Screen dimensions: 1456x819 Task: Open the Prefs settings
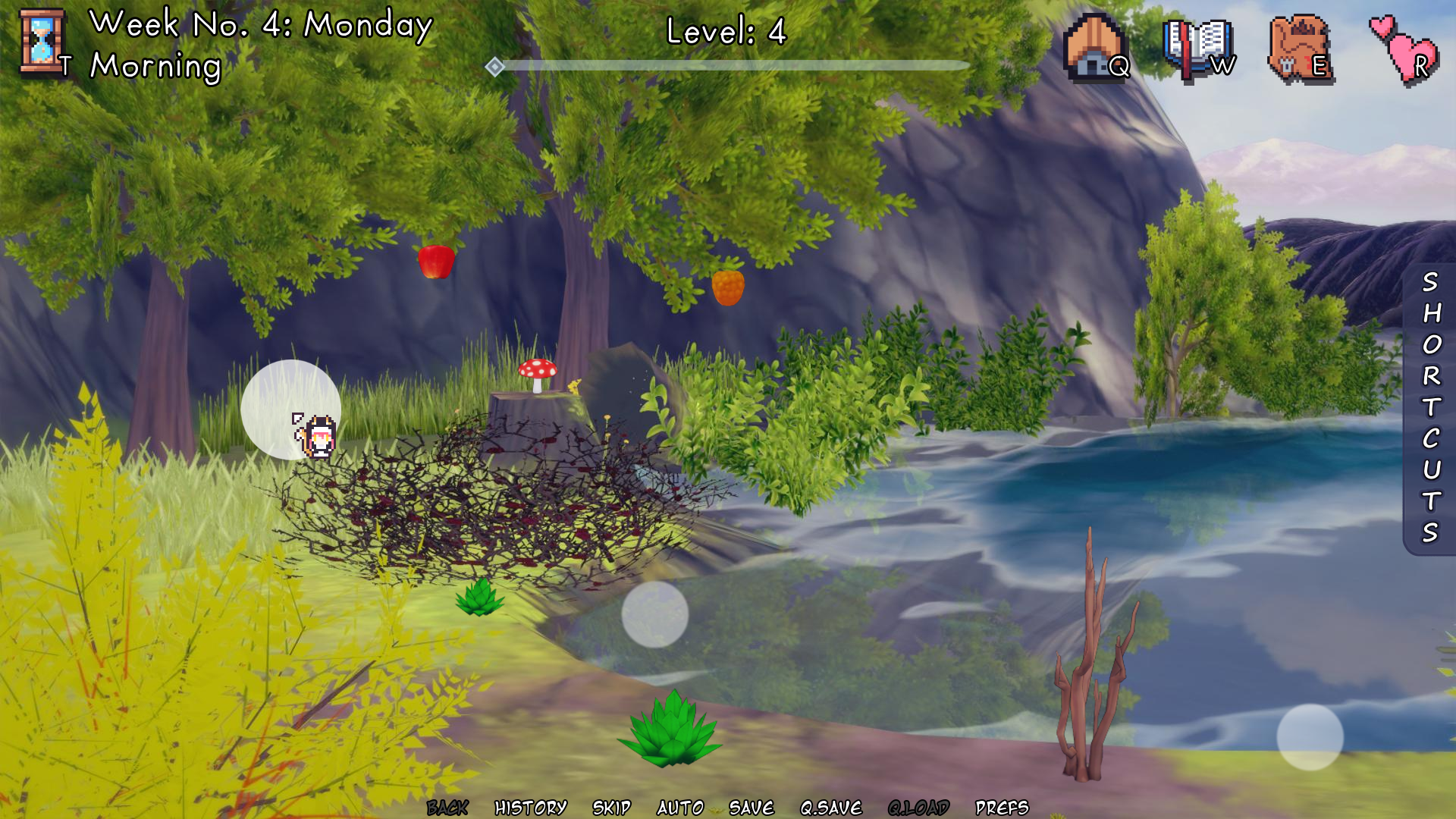[x=1002, y=808]
